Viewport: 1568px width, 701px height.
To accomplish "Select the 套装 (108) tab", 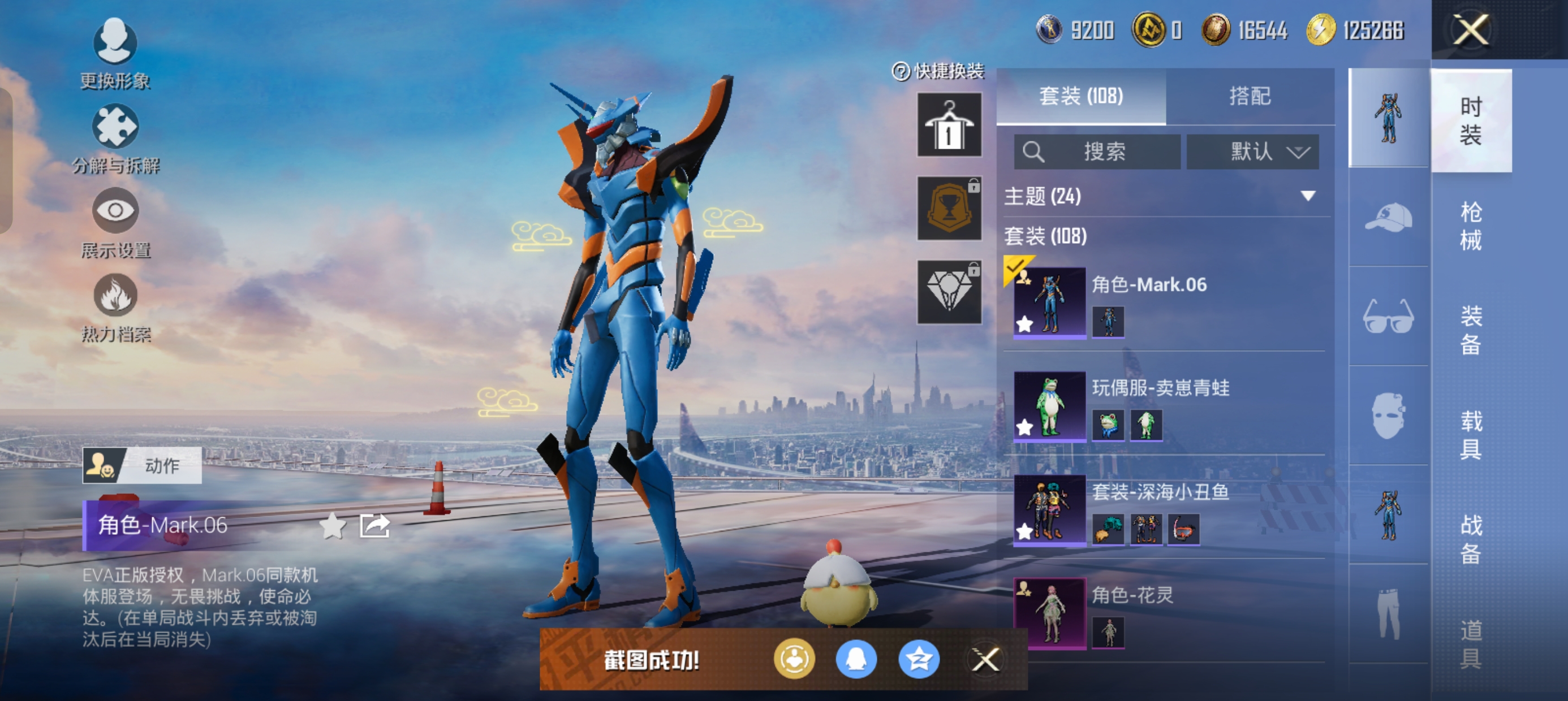I will [x=1081, y=96].
